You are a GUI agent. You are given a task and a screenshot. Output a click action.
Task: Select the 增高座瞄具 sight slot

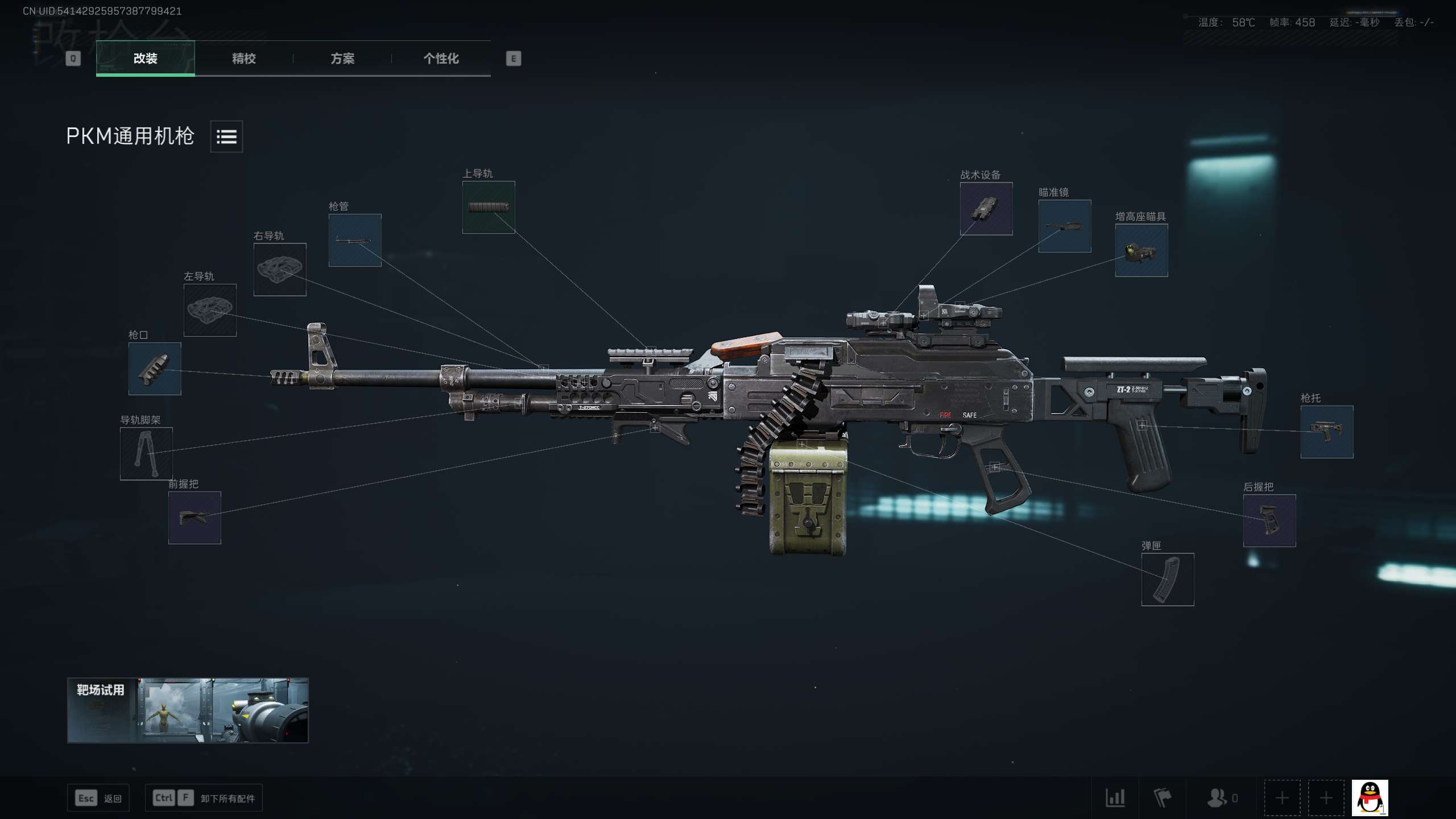pyautogui.click(x=1141, y=250)
